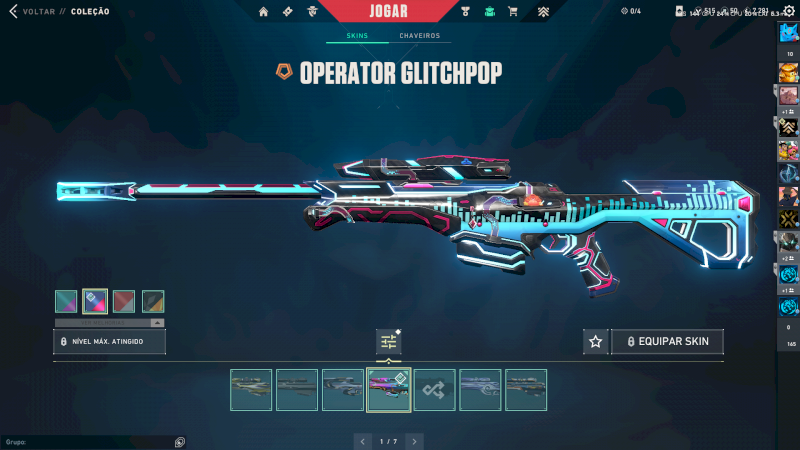The image size is (800, 450).
Task: Choose the teal and purple variant swatch
Action: tap(66, 301)
